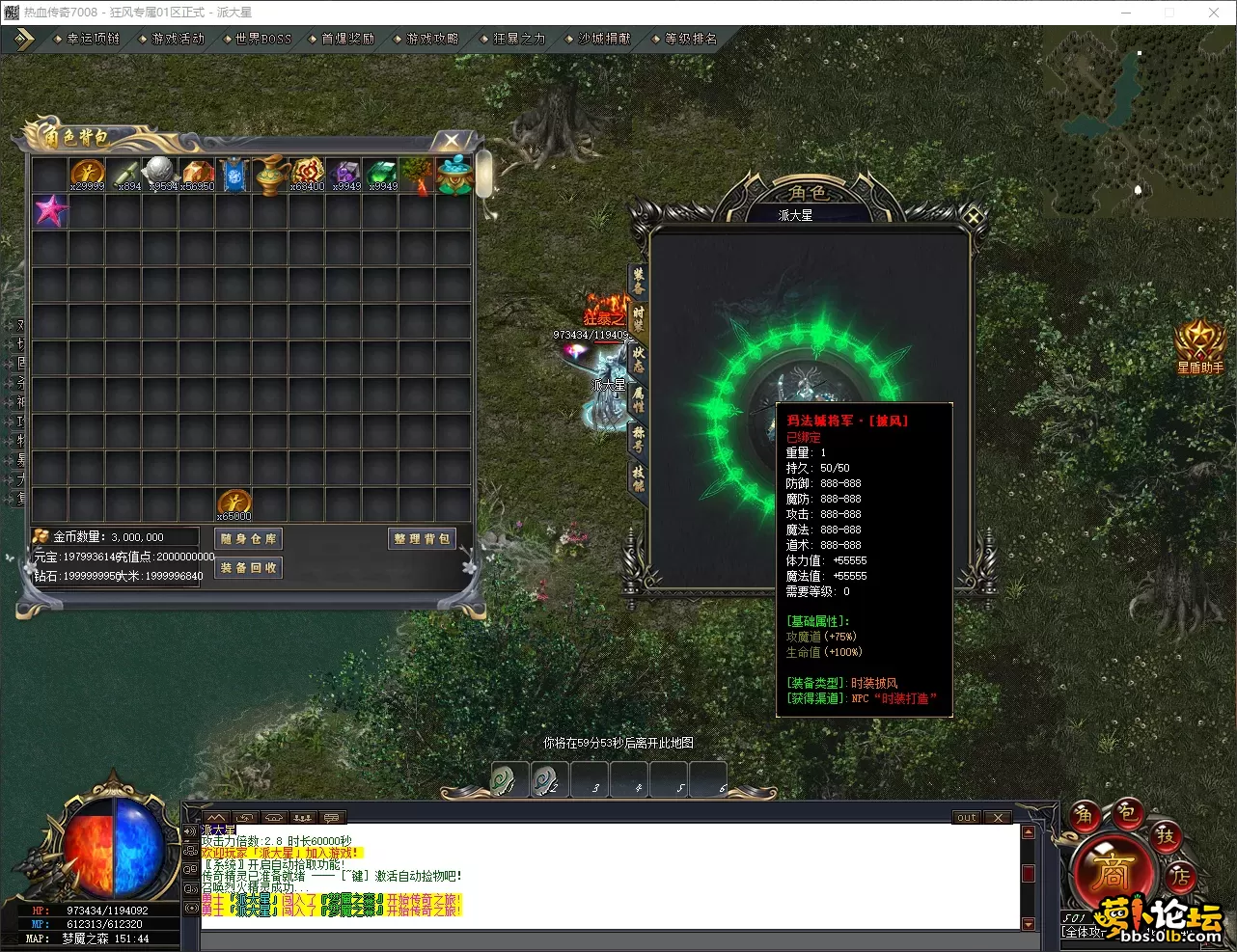The width and height of the screenshot is (1237, 952).
Task: Open the 星盾助手 assistant icon
Action: point(1199,344)
